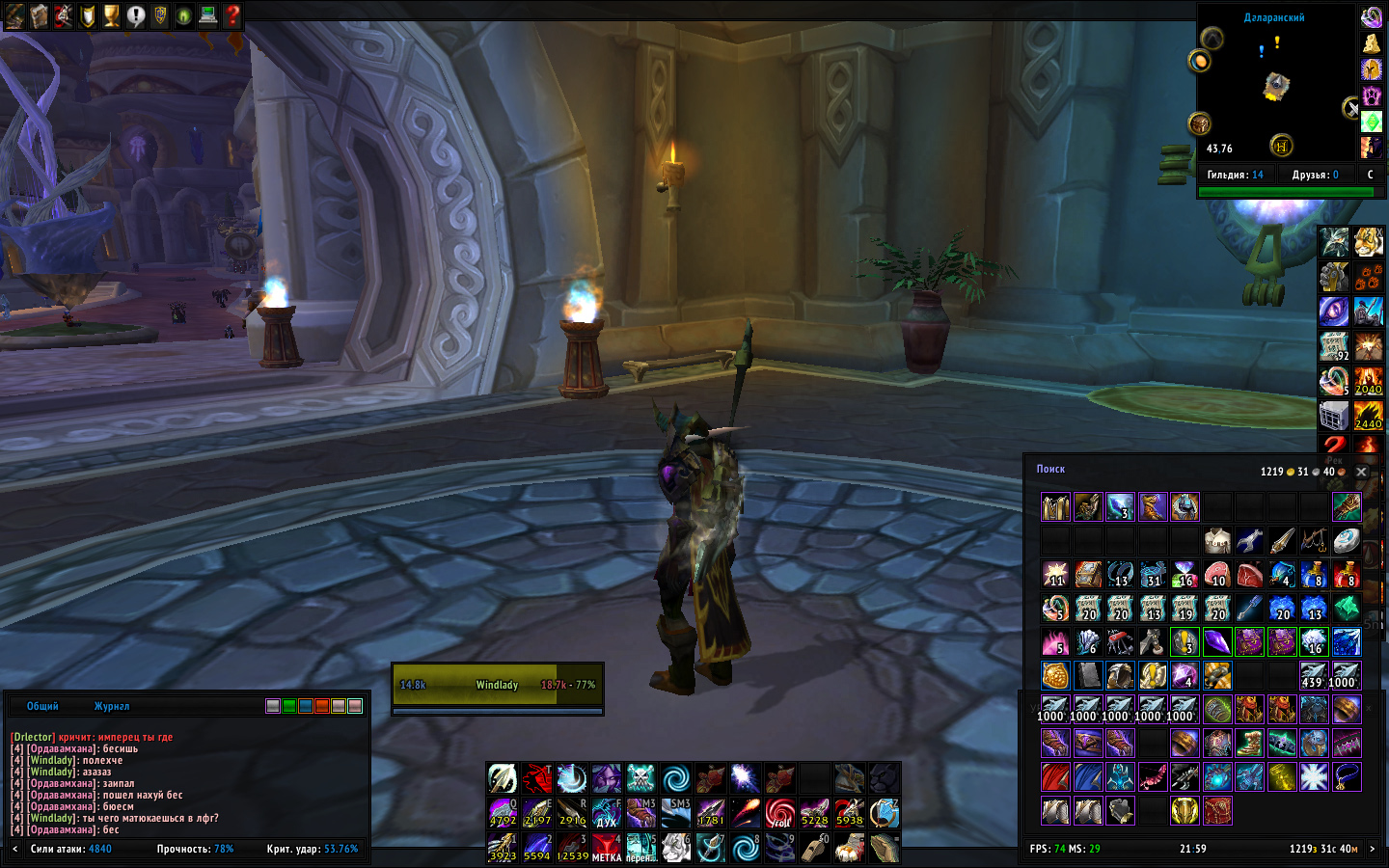Open the achievements golden trophy menu button
1389x868 pixels.
112,15
